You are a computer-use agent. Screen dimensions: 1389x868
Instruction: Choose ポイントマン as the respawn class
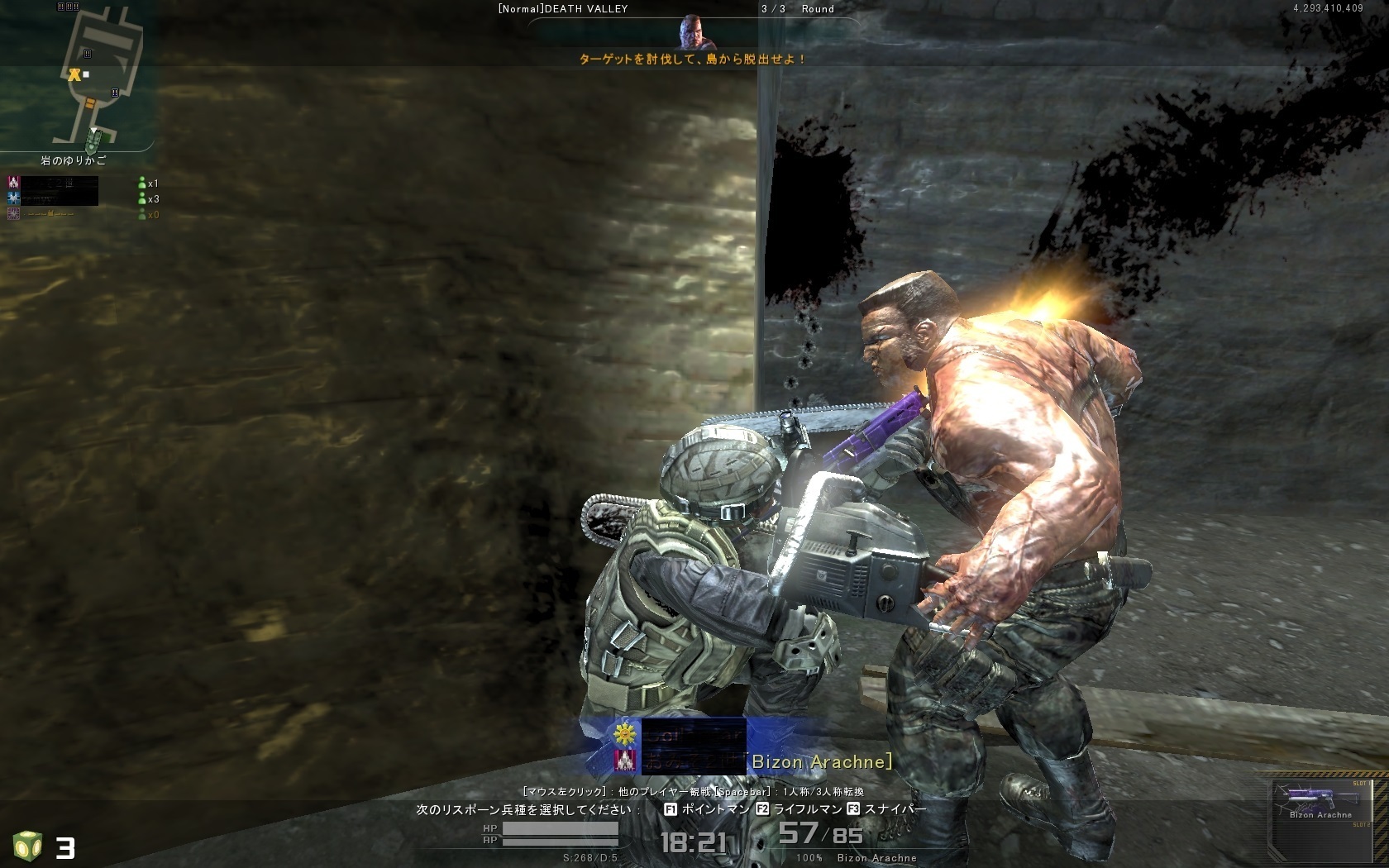click(708, 809)
